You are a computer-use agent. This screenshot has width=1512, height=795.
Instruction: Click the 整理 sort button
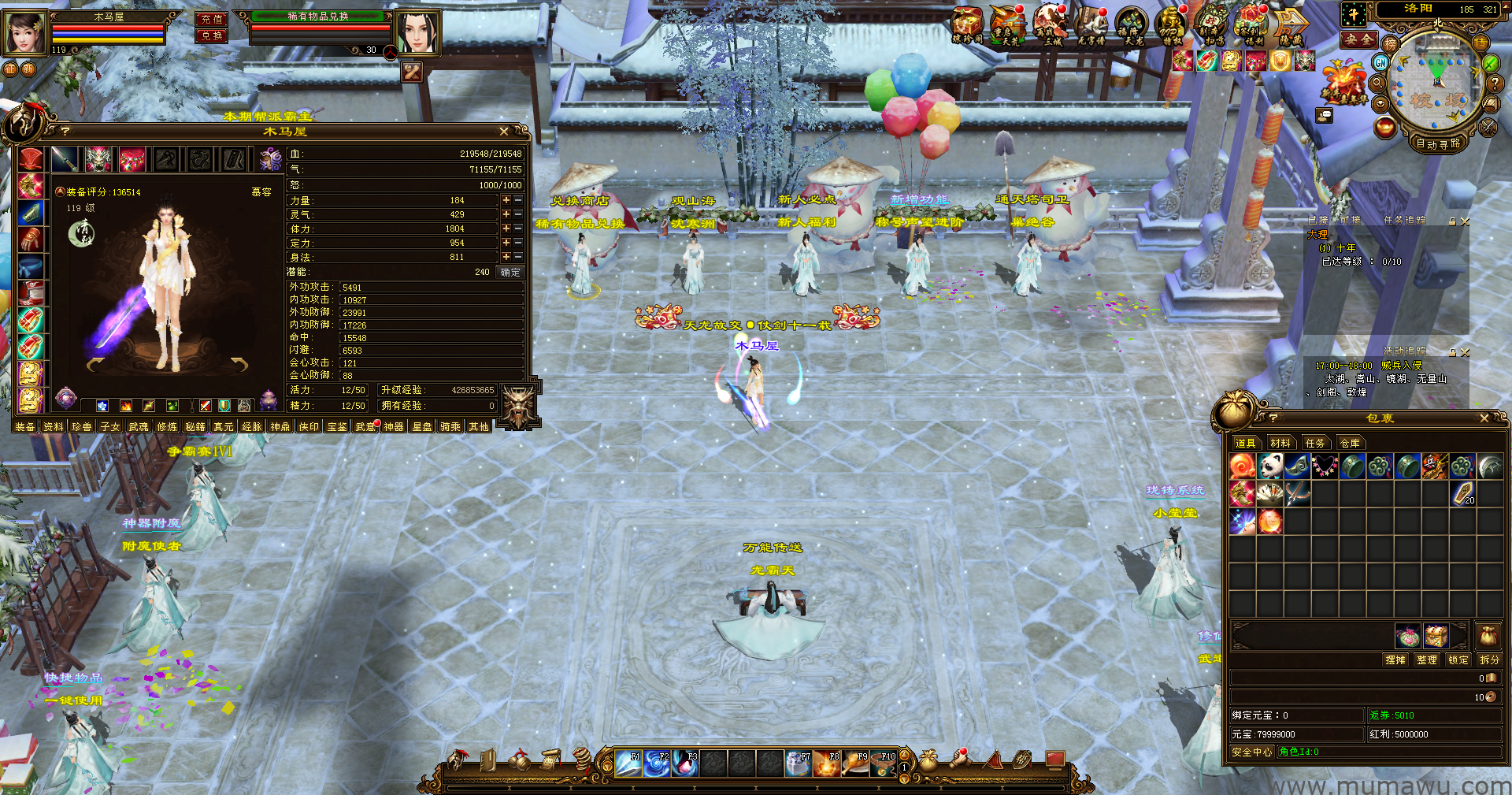[1426, 659]
